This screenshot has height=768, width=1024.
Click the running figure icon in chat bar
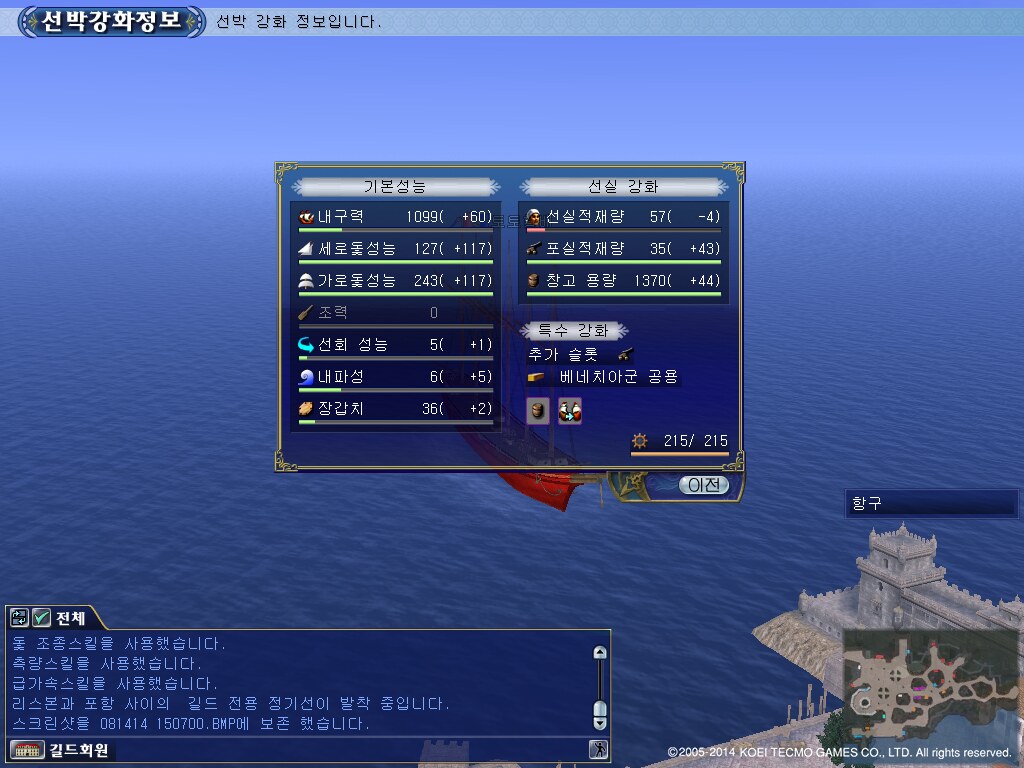click(x=598, y=749)
